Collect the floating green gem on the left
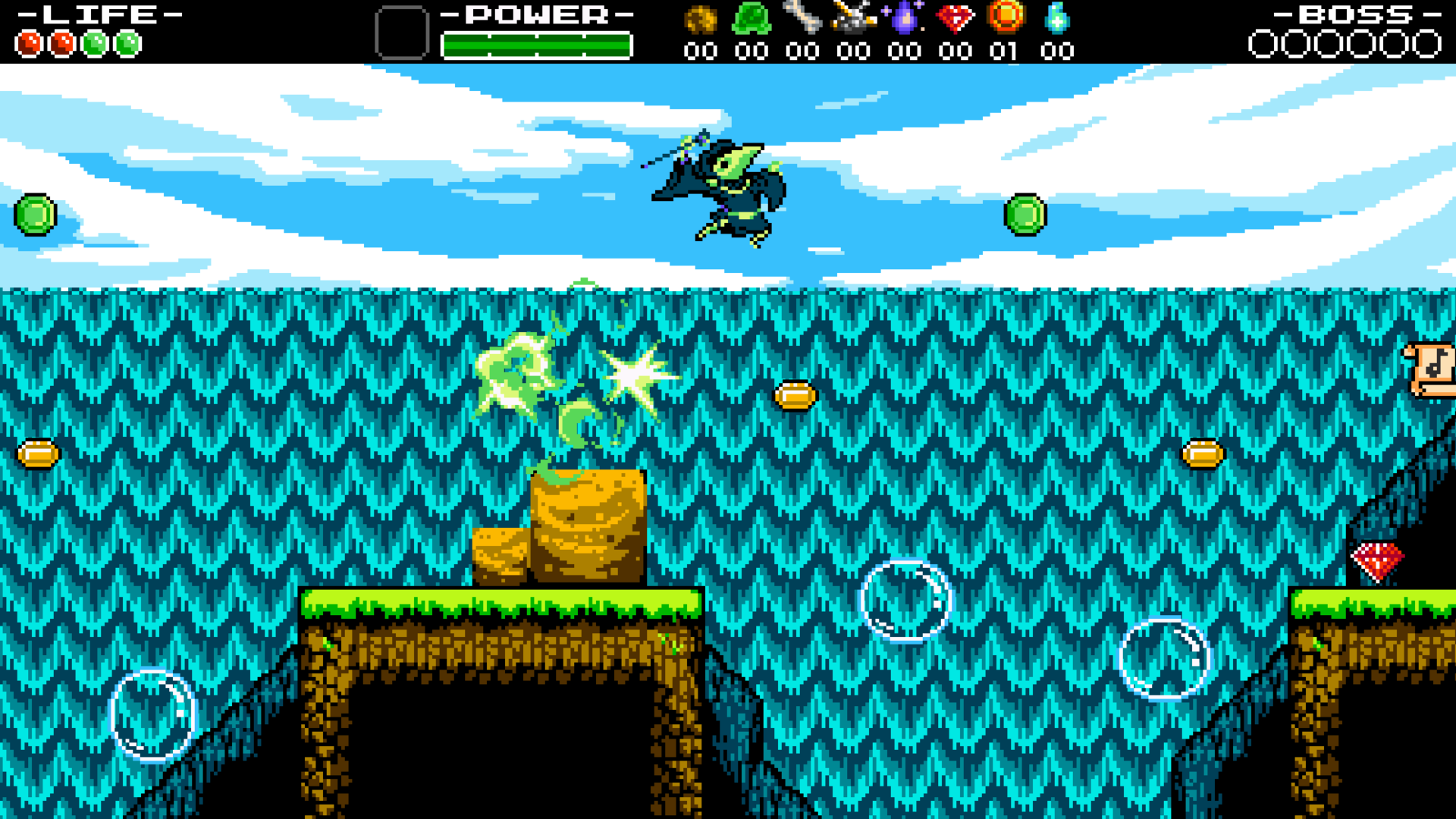This screenshot has height=819, width=1456. (36, 215)
